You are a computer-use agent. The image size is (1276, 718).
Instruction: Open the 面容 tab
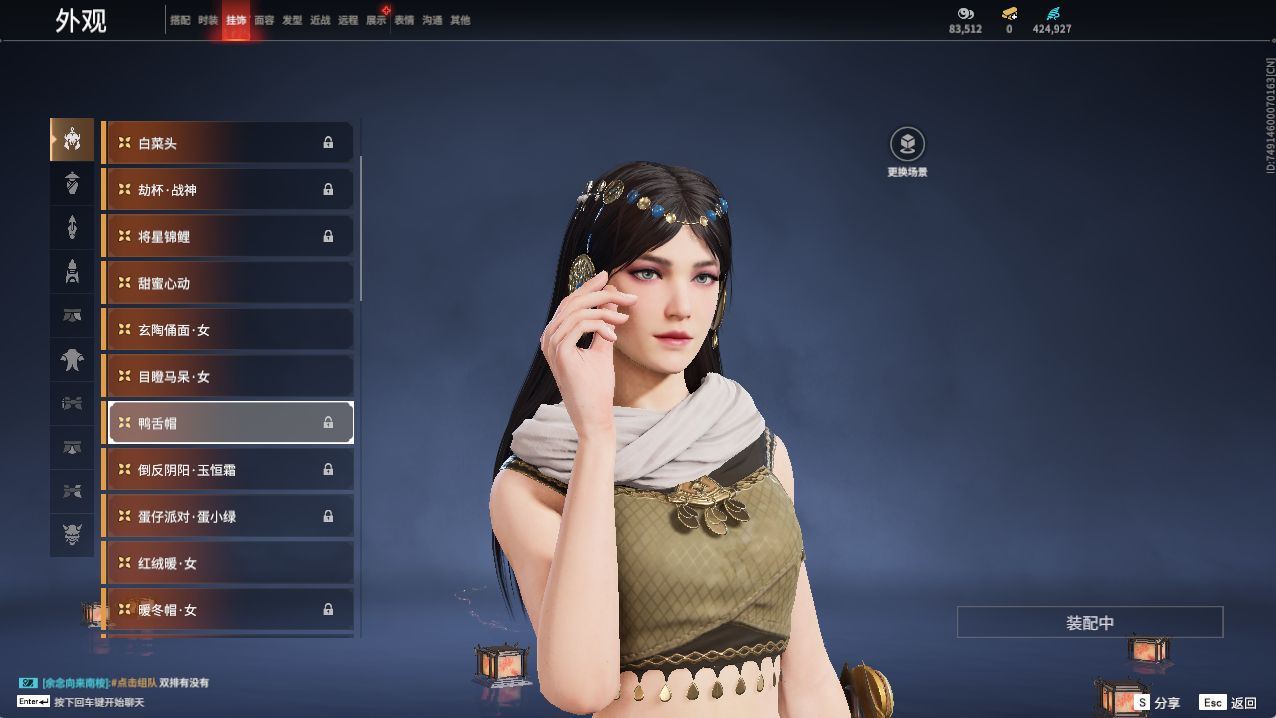pyautogui.click(x=264, y=20)
